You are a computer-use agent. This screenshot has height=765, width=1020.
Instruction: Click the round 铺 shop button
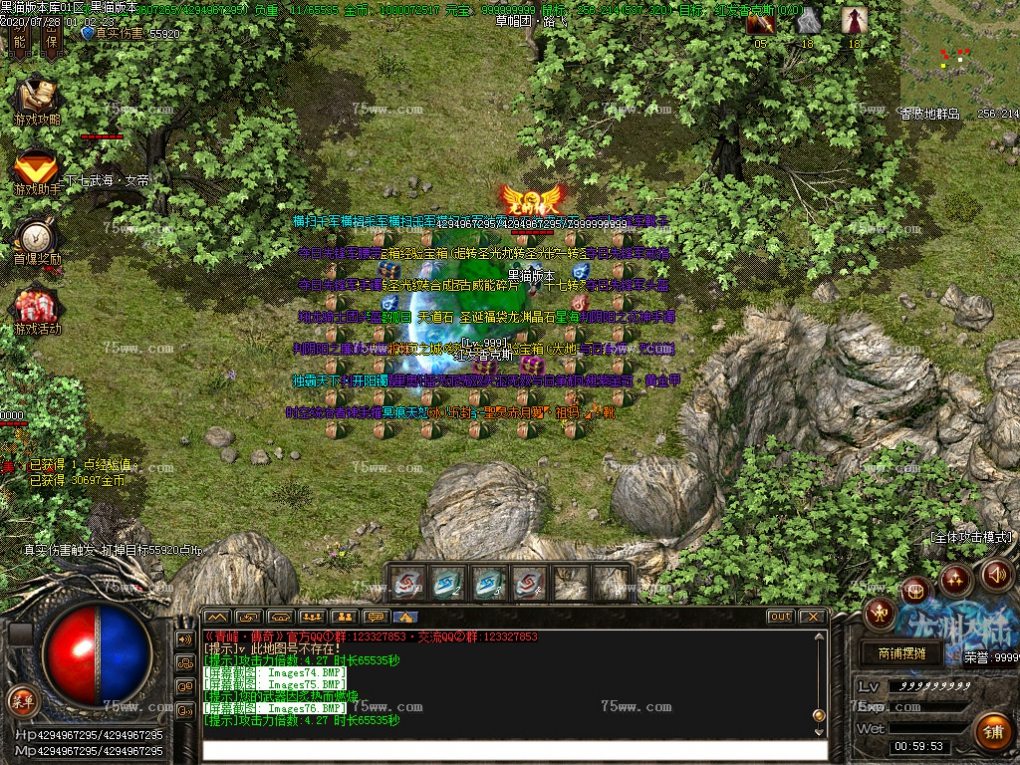click(993, 731)
